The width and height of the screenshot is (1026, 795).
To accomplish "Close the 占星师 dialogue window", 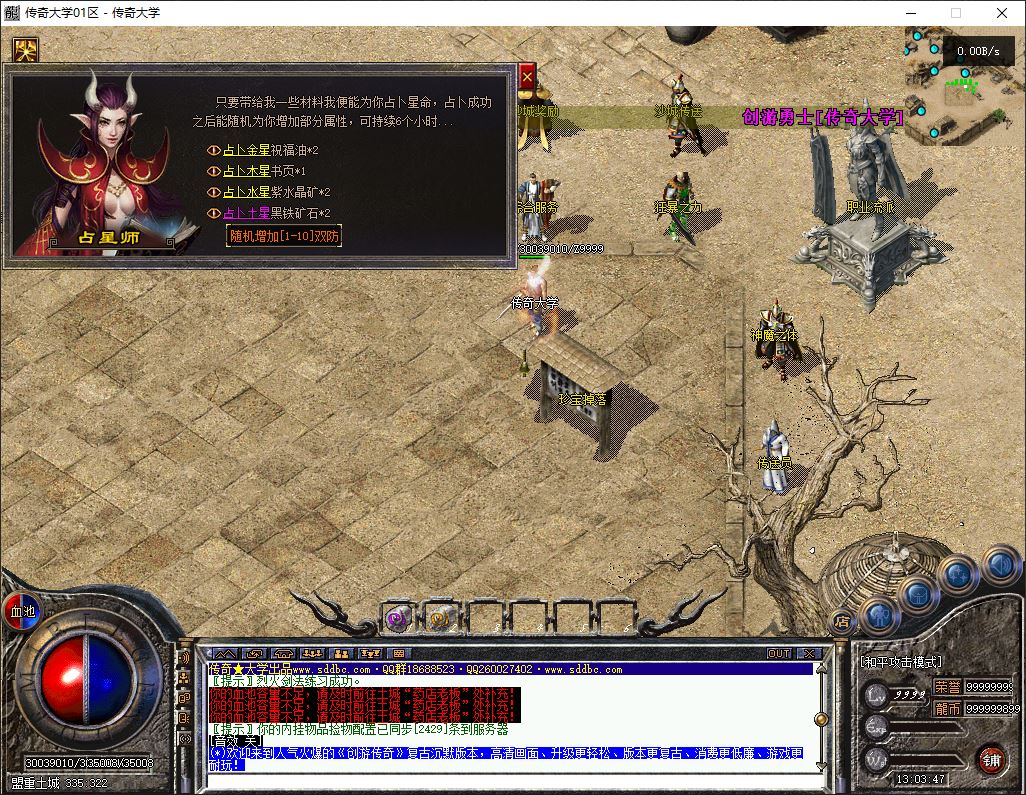I will click(527, 76).
